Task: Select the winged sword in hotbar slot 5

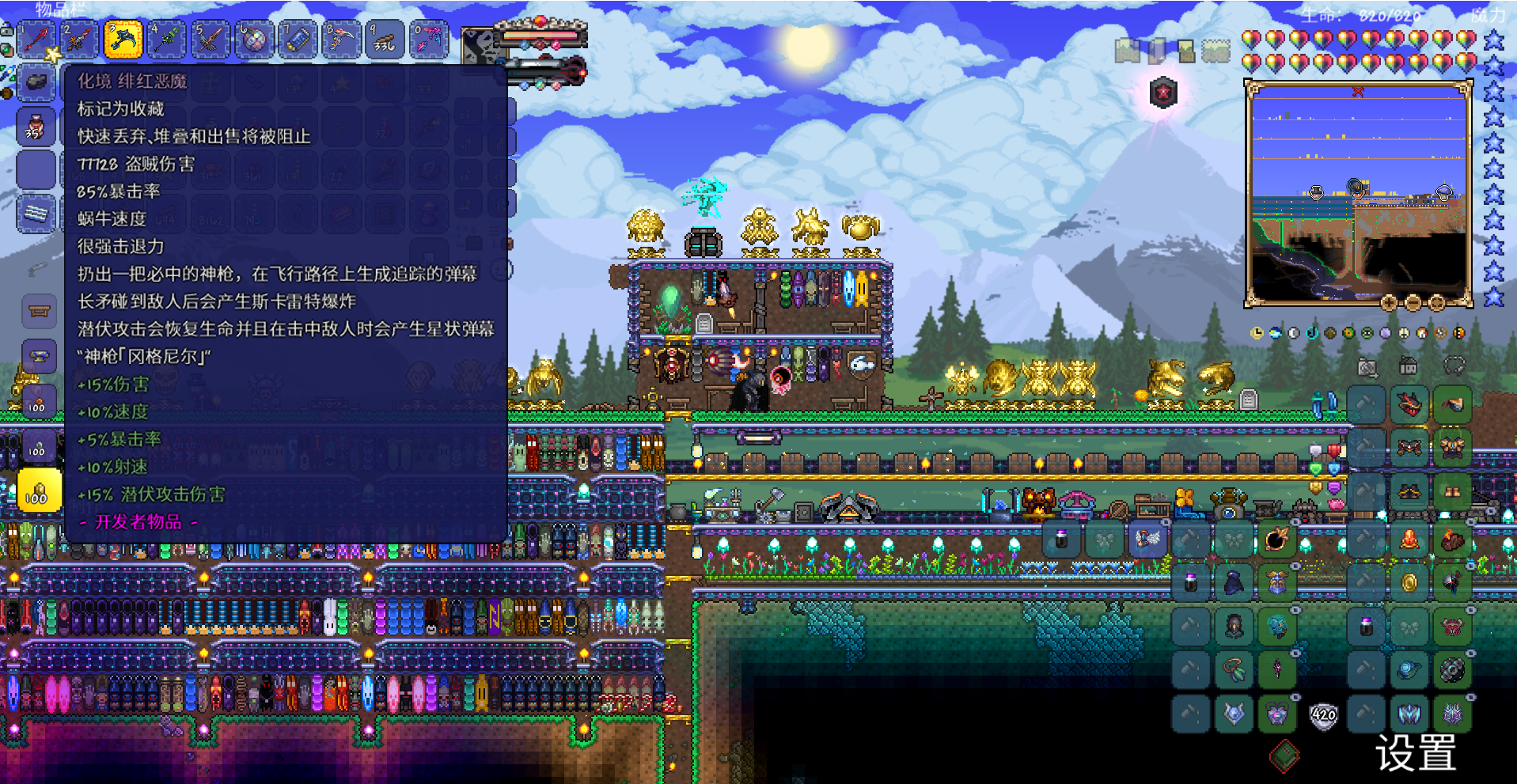Action: 210,40
